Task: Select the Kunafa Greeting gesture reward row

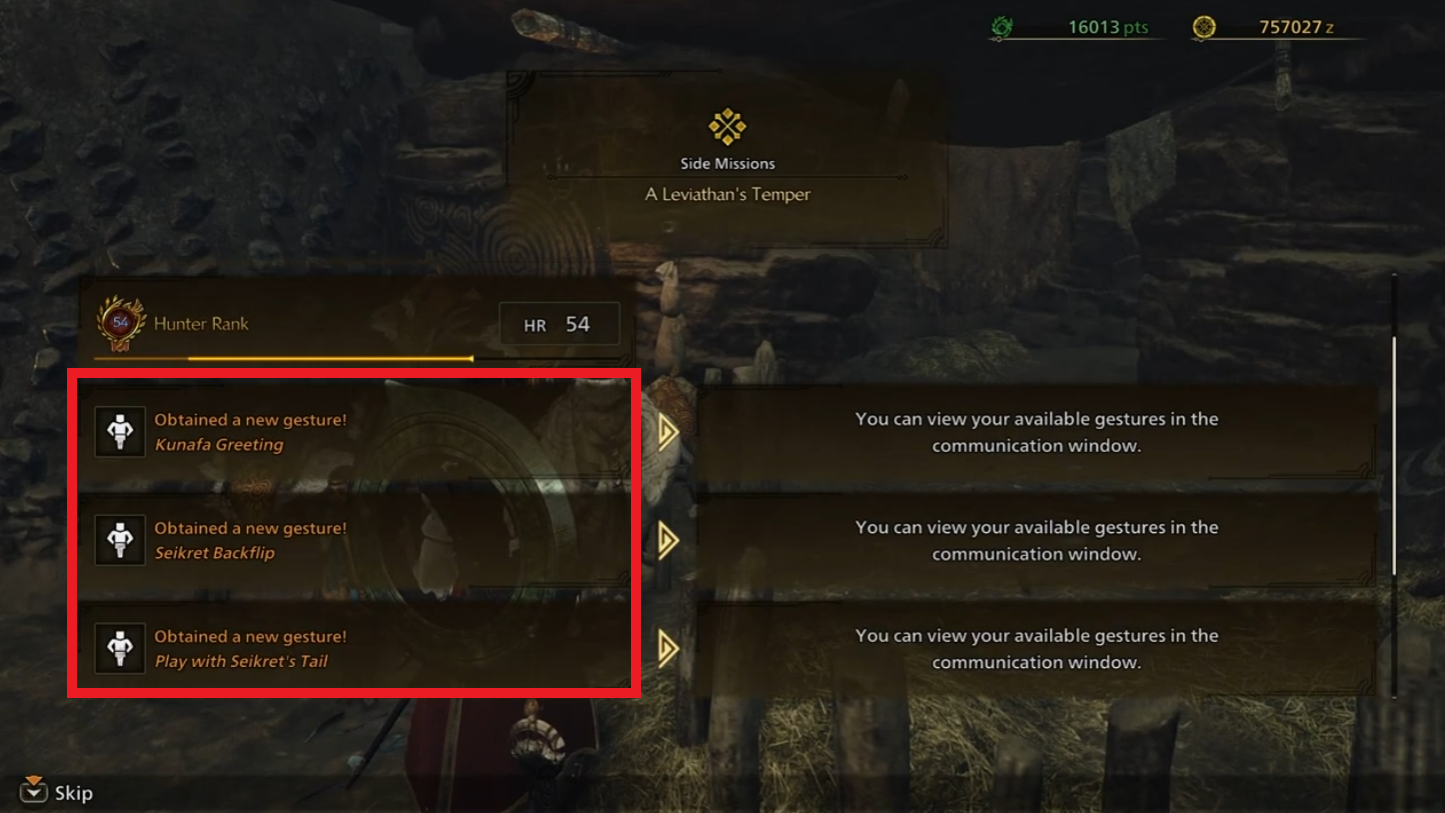Action: (x=355, y=432)
